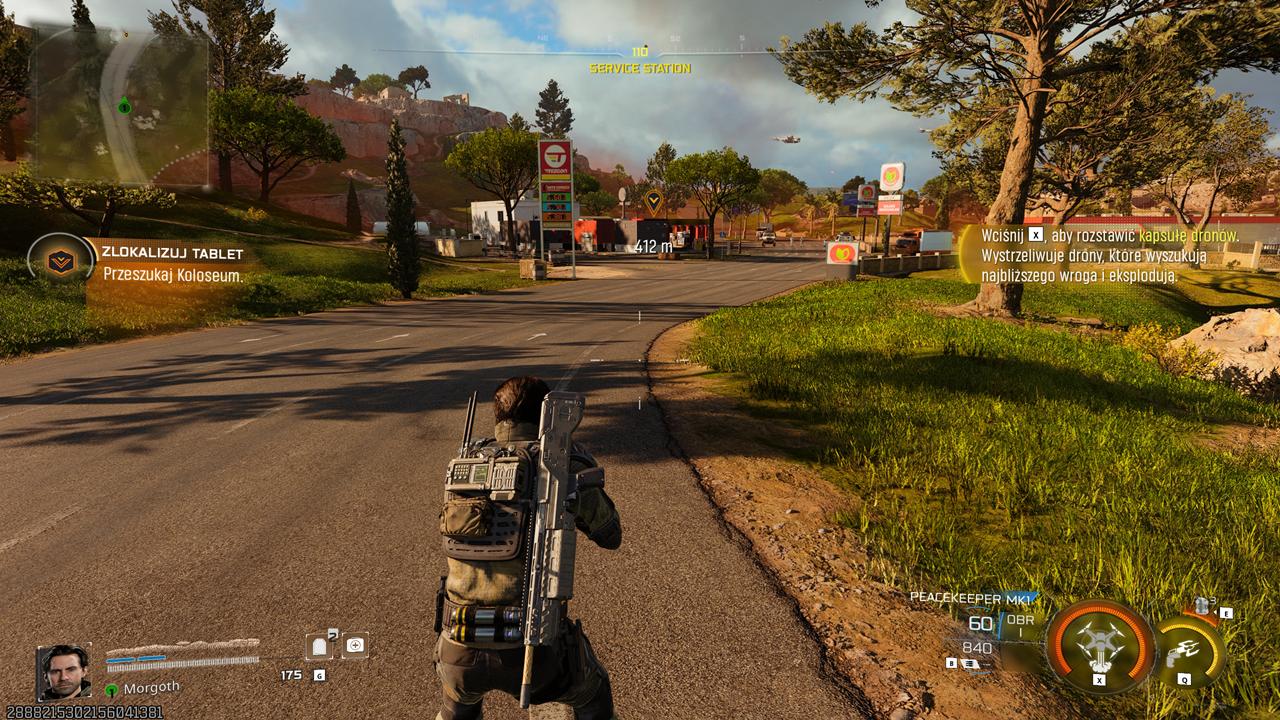Click the ammo type icon below 840
Screen dimensions: 1280x720
point(969,662)
